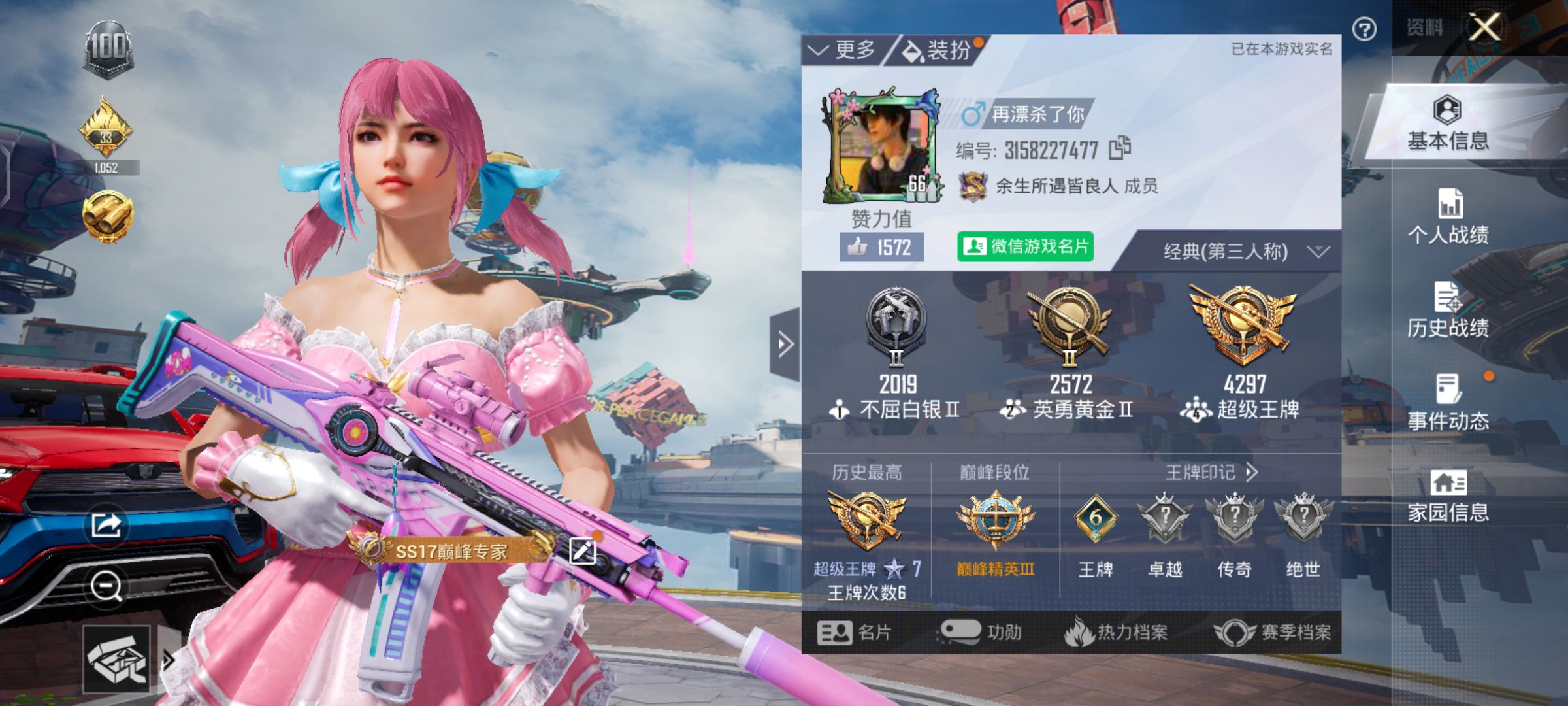Screen dimensions: 1568x706
Task: Show the 功勋 merit section
Action: 981,632
